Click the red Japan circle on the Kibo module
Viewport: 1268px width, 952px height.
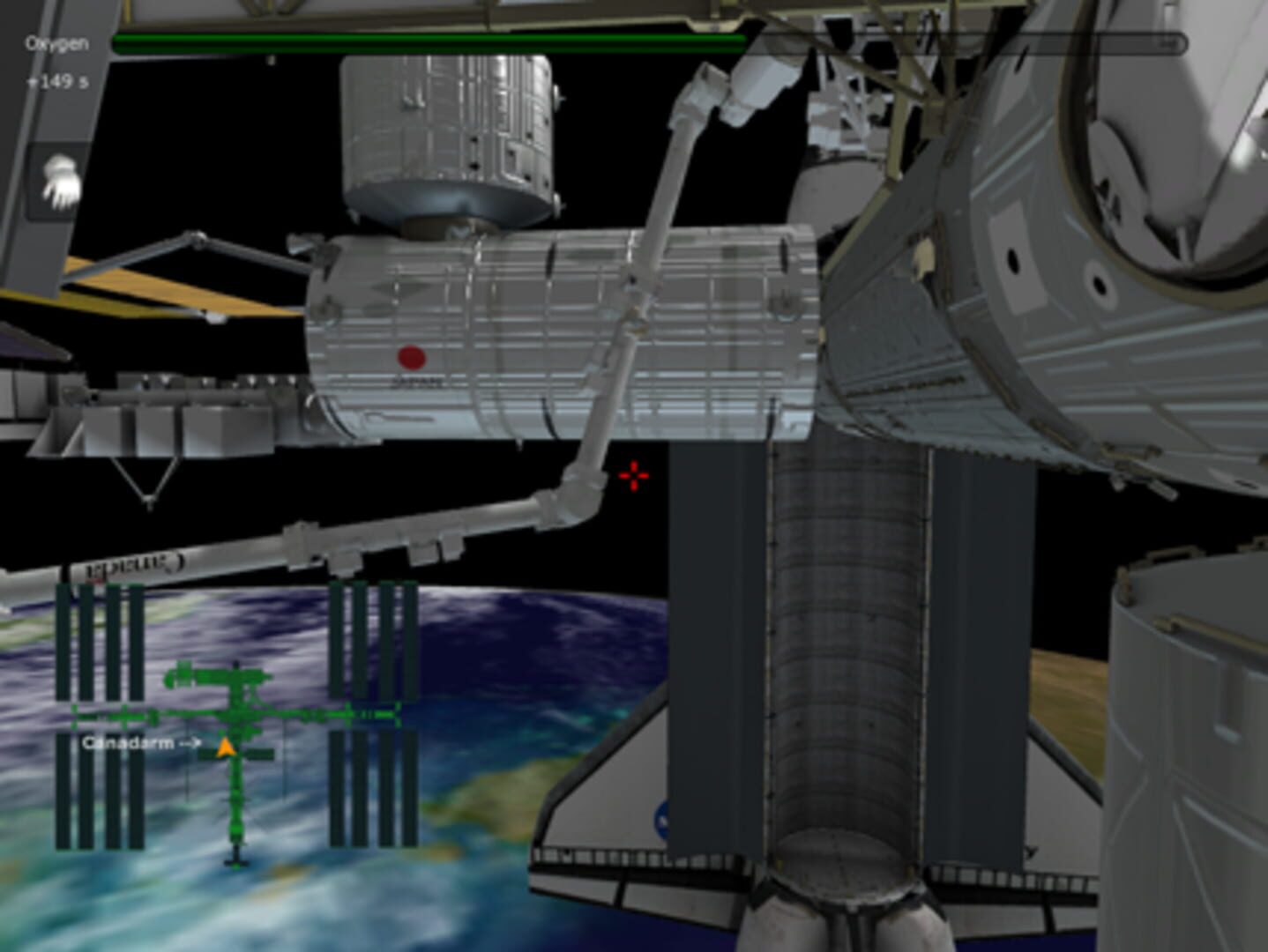tap(411, 358)
